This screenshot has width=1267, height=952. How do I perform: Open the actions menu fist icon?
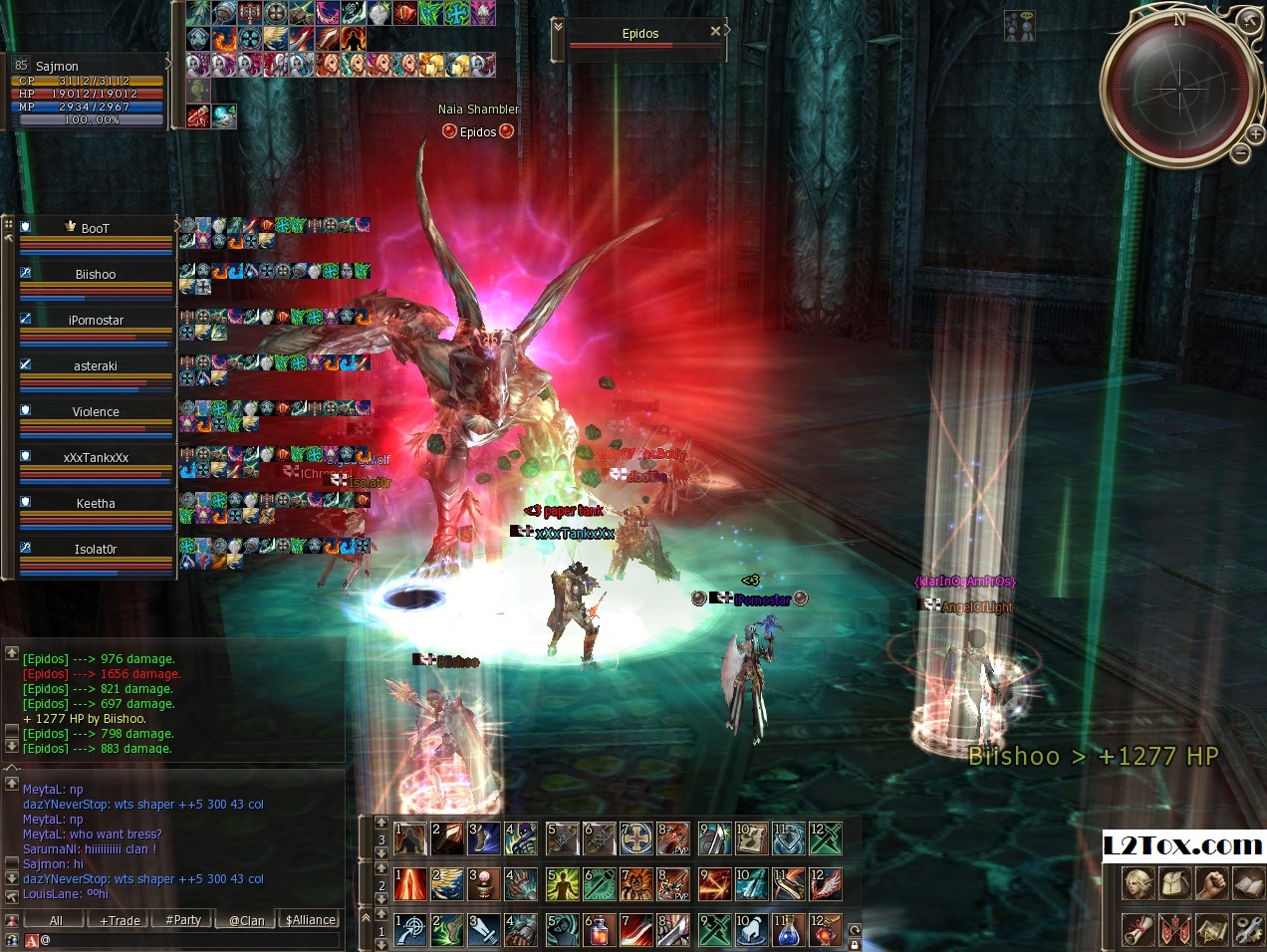click(1211, 883)
